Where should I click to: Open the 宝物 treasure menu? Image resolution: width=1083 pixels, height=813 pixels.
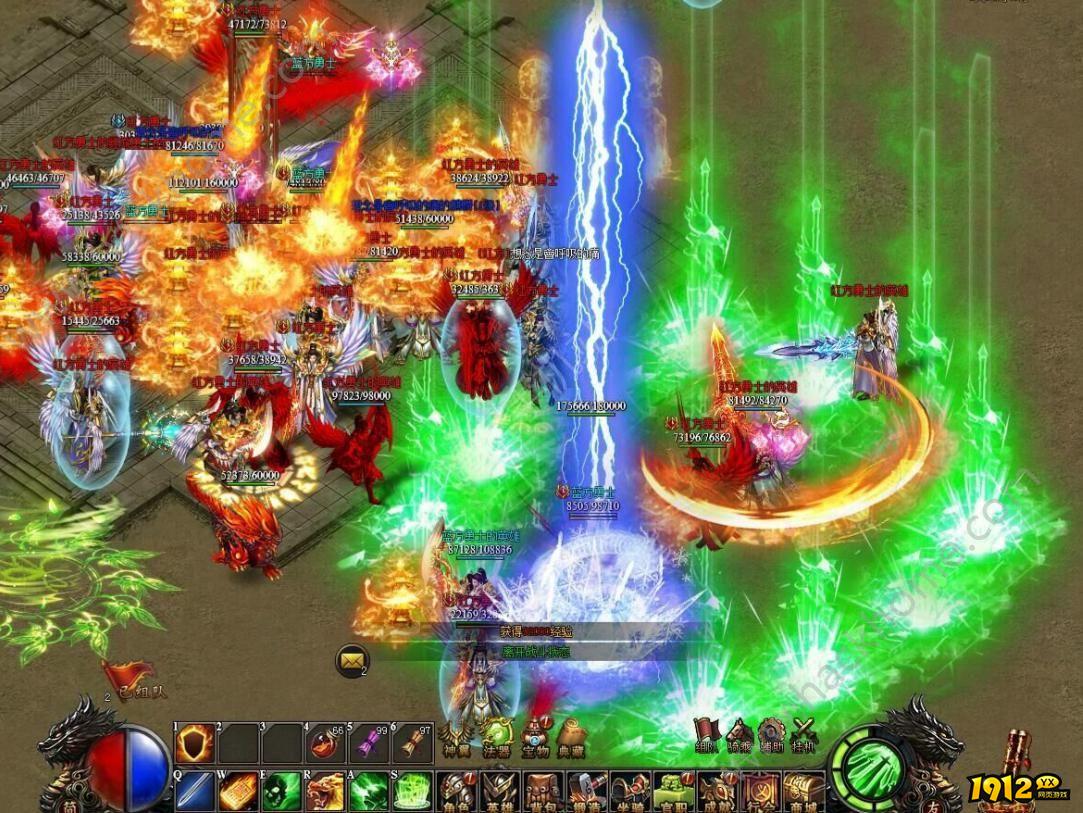(536, 738)
